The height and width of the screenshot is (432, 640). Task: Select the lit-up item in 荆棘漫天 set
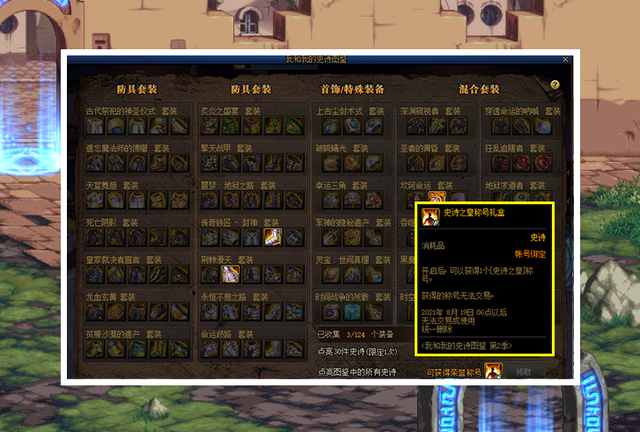(x=226, y=273)
